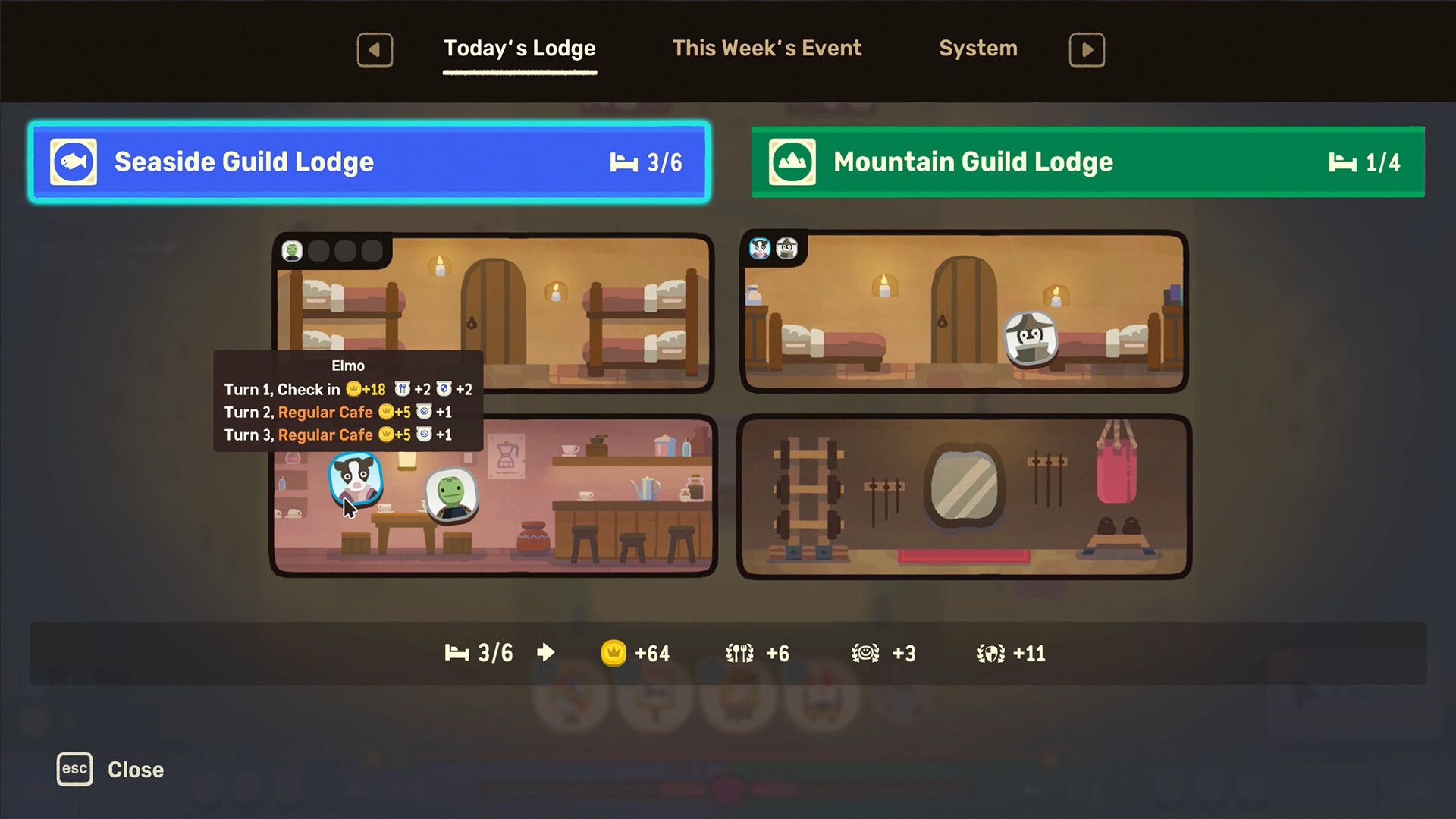This screenshot has width=1456, height=819.
Task: Switch to This Week's Event tab
Action: [x=767, y=48]
